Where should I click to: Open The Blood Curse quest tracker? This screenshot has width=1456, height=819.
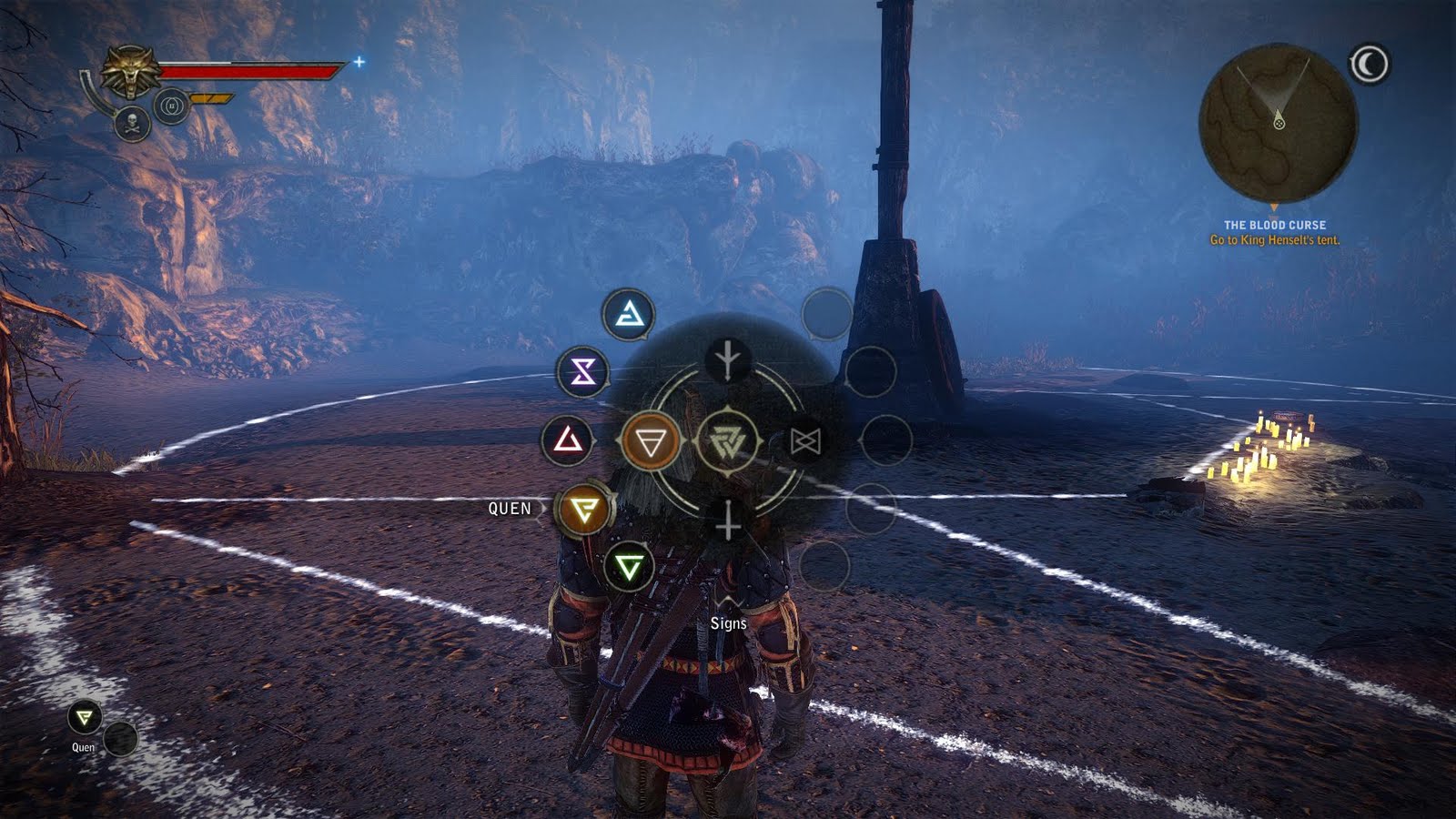pos(1274,232)
